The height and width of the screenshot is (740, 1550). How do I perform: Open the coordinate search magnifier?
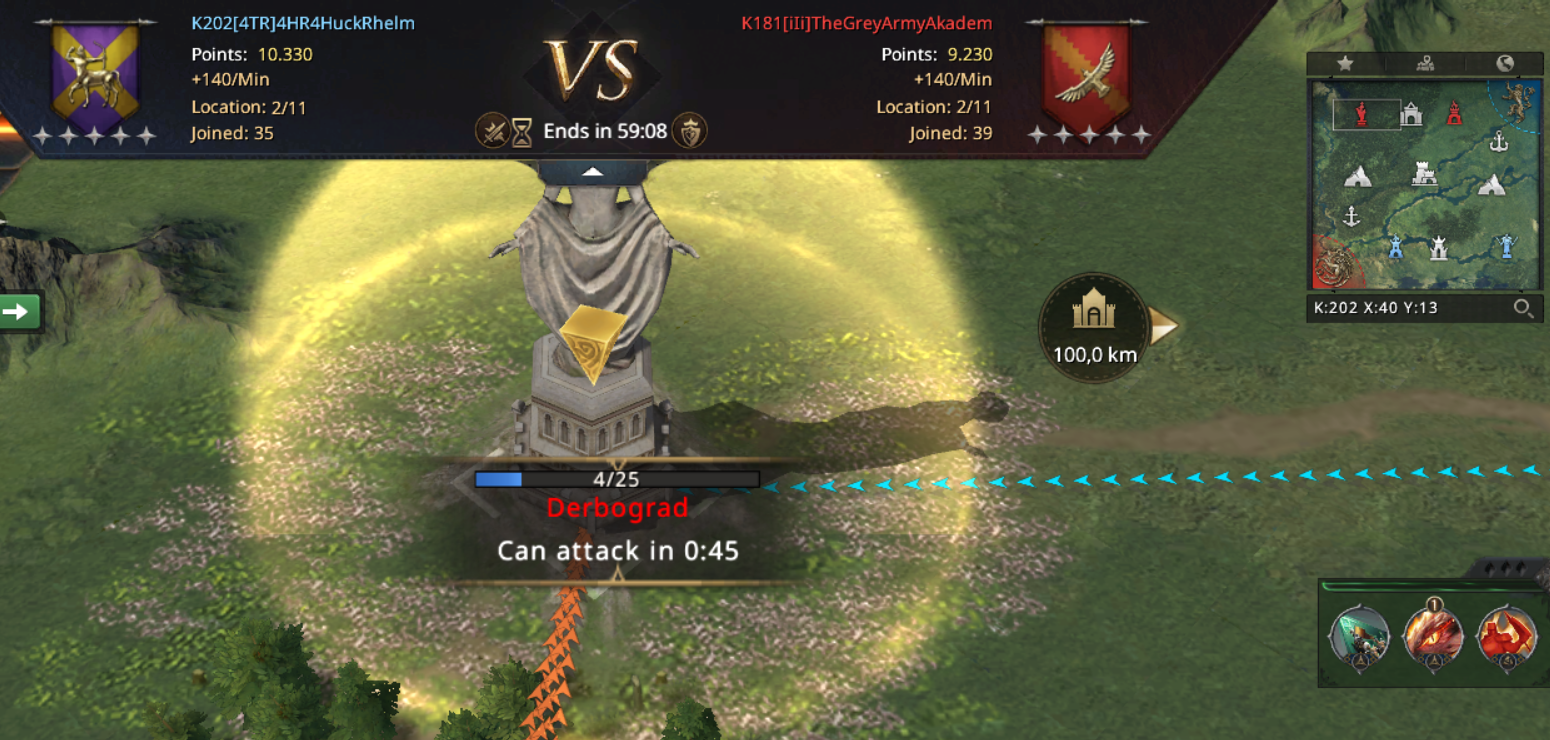tap(1523, 308)
